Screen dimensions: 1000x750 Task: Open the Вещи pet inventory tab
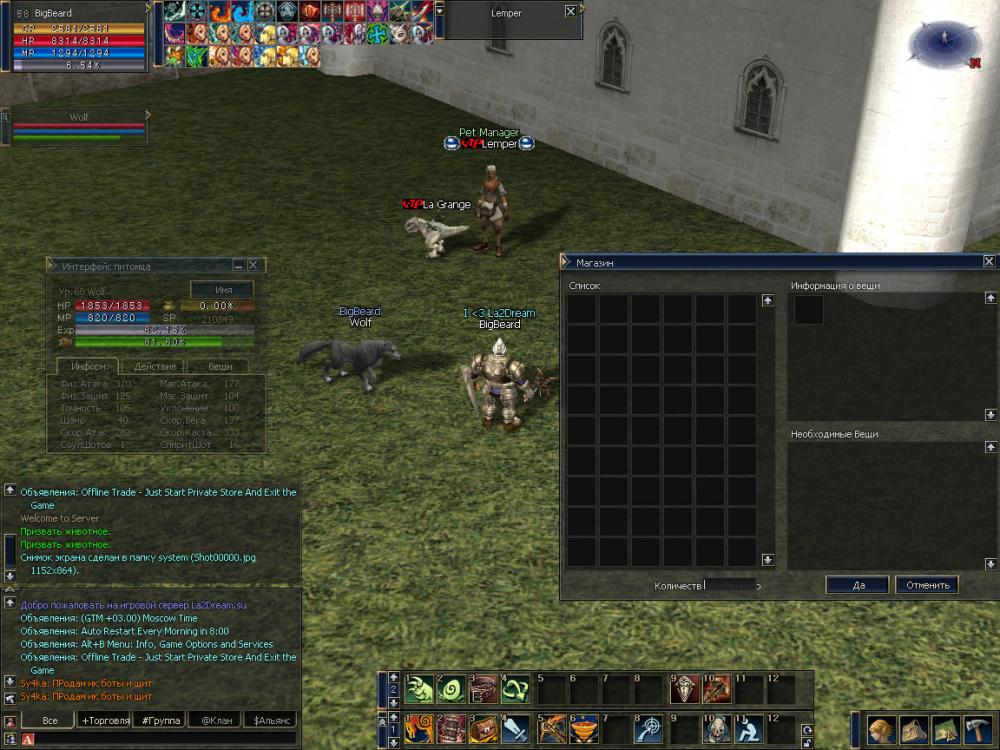(220, 367)
